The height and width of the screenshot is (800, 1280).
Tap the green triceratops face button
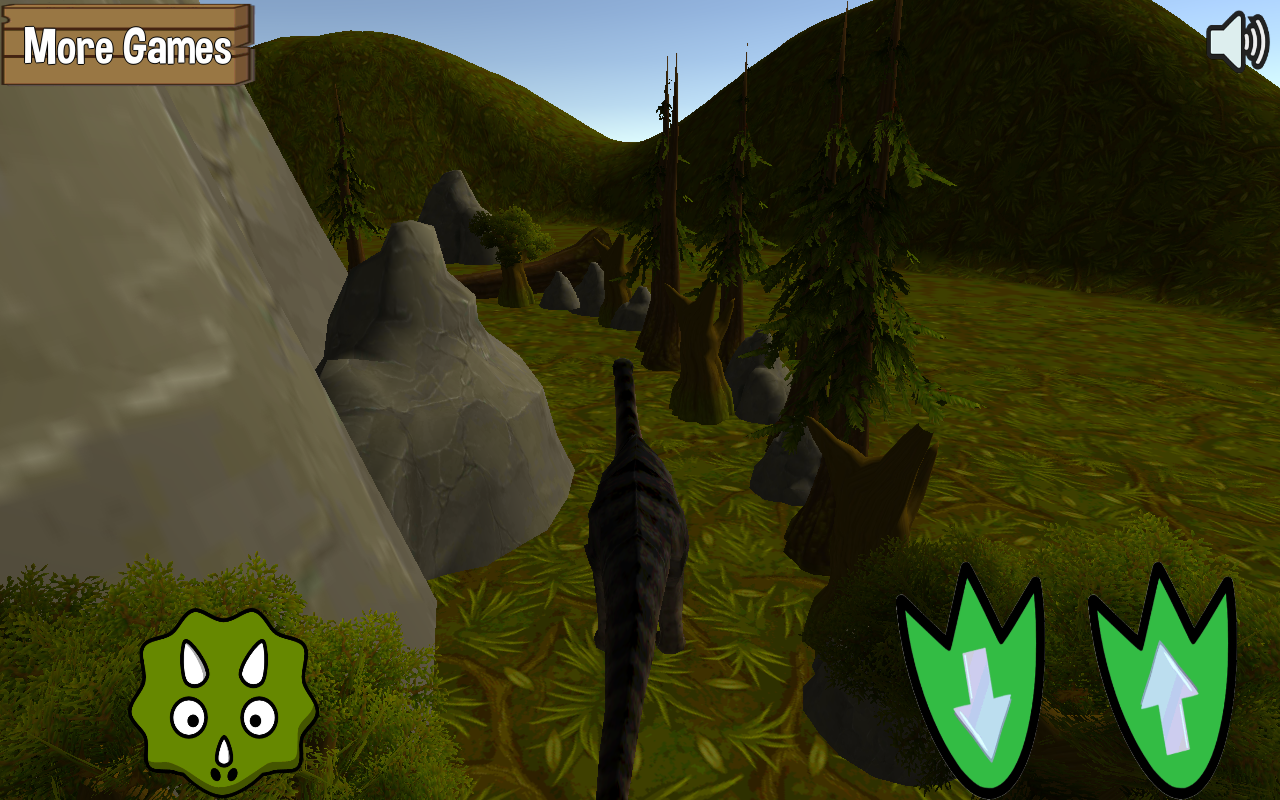point(224,701)
